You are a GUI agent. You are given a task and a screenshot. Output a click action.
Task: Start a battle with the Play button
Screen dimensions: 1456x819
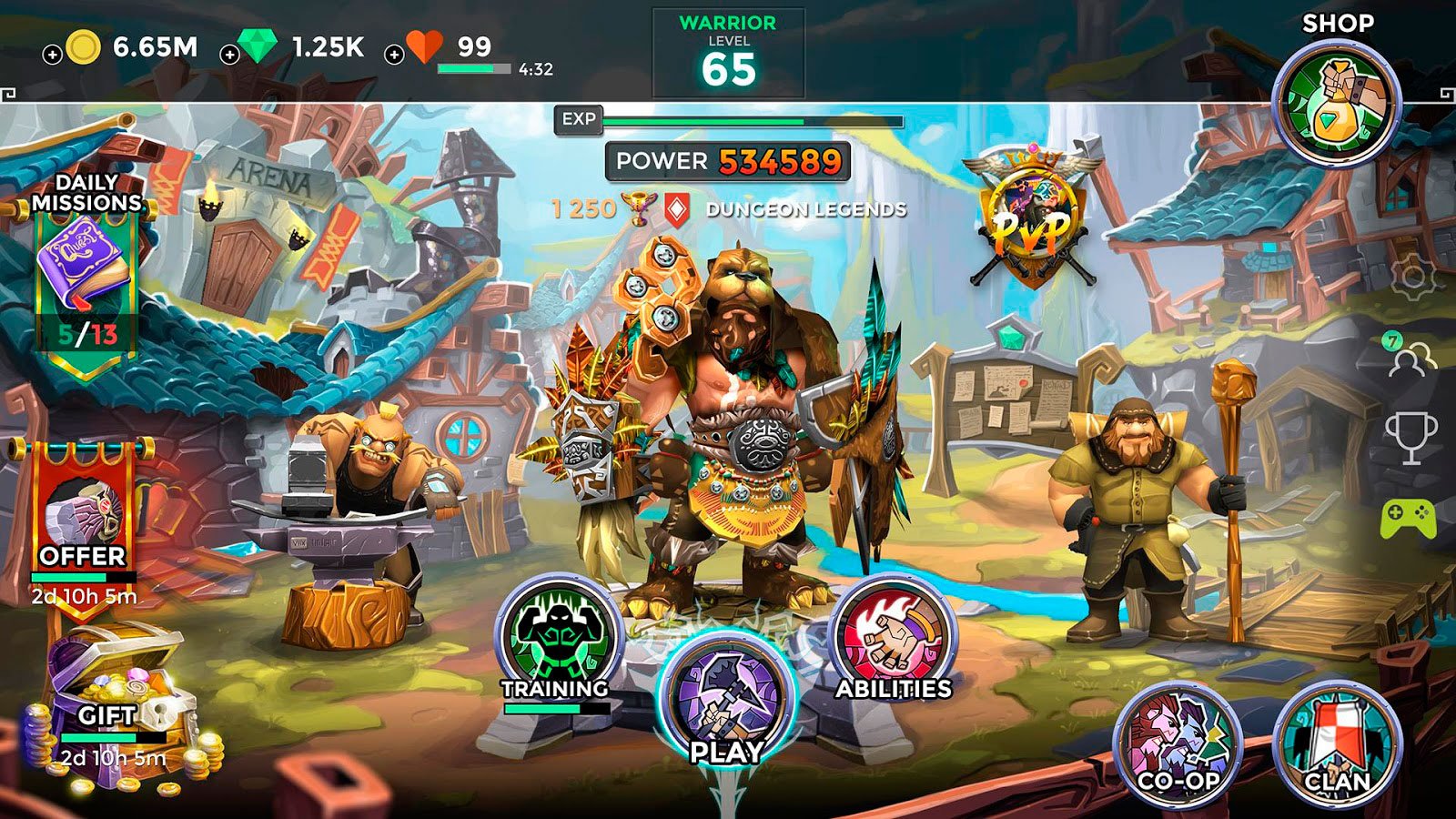click(x=726, y=703)
